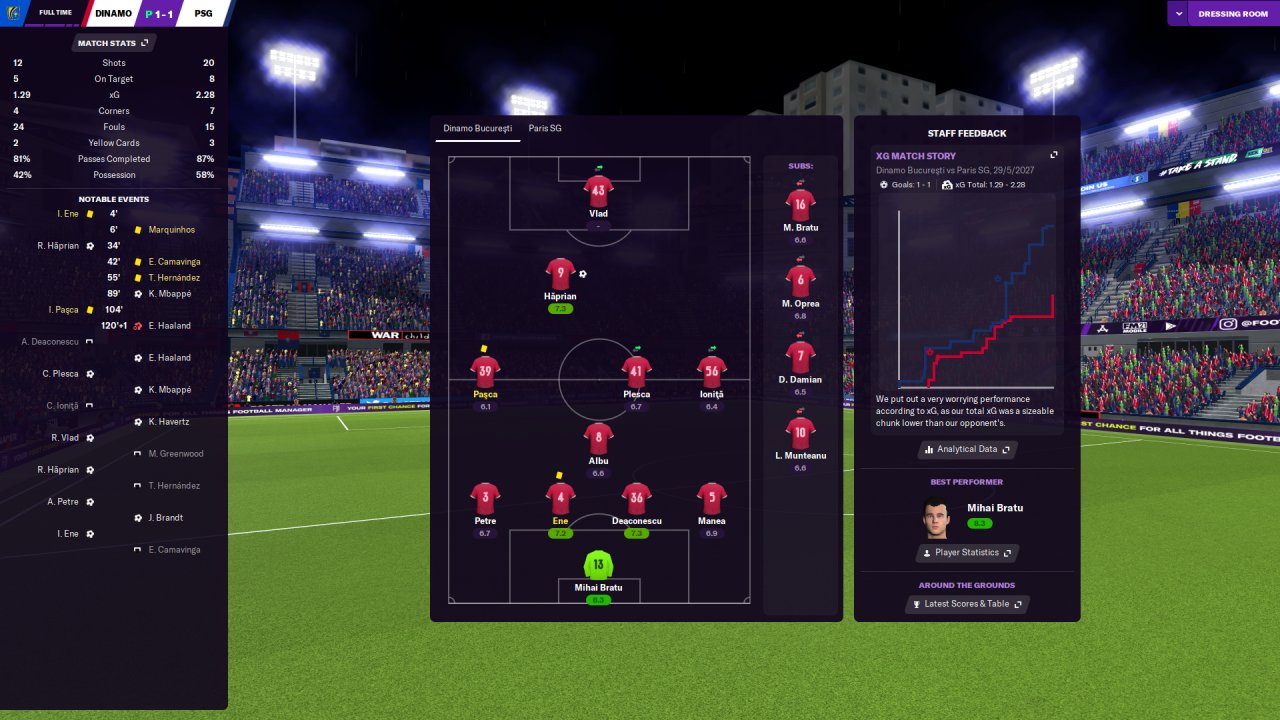Expand the xG Match Story chart
Image resolution: width=1280 pixels, height=720 pixels.
pyautogui.click(x=1053, y=155)
